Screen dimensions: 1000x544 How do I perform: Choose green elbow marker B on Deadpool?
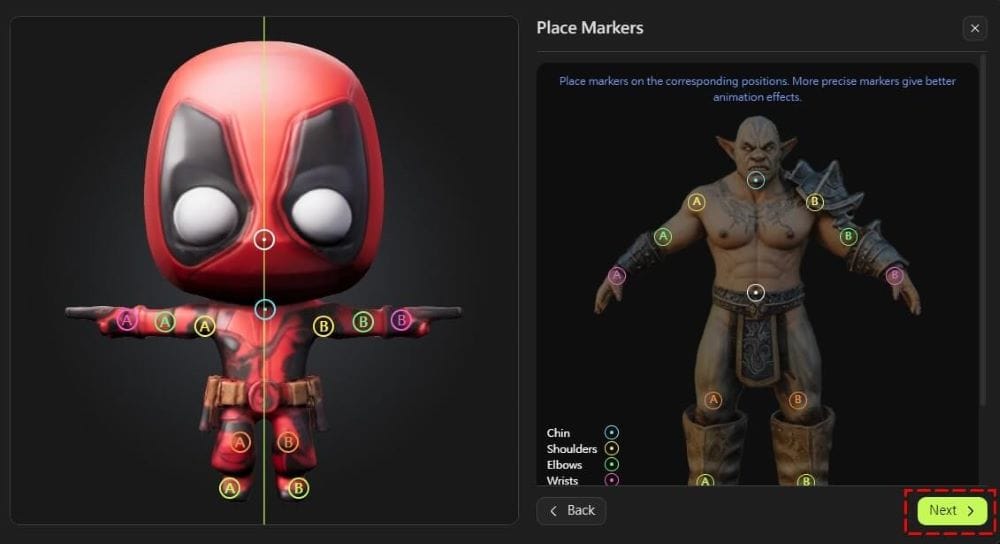click(363, 322)
